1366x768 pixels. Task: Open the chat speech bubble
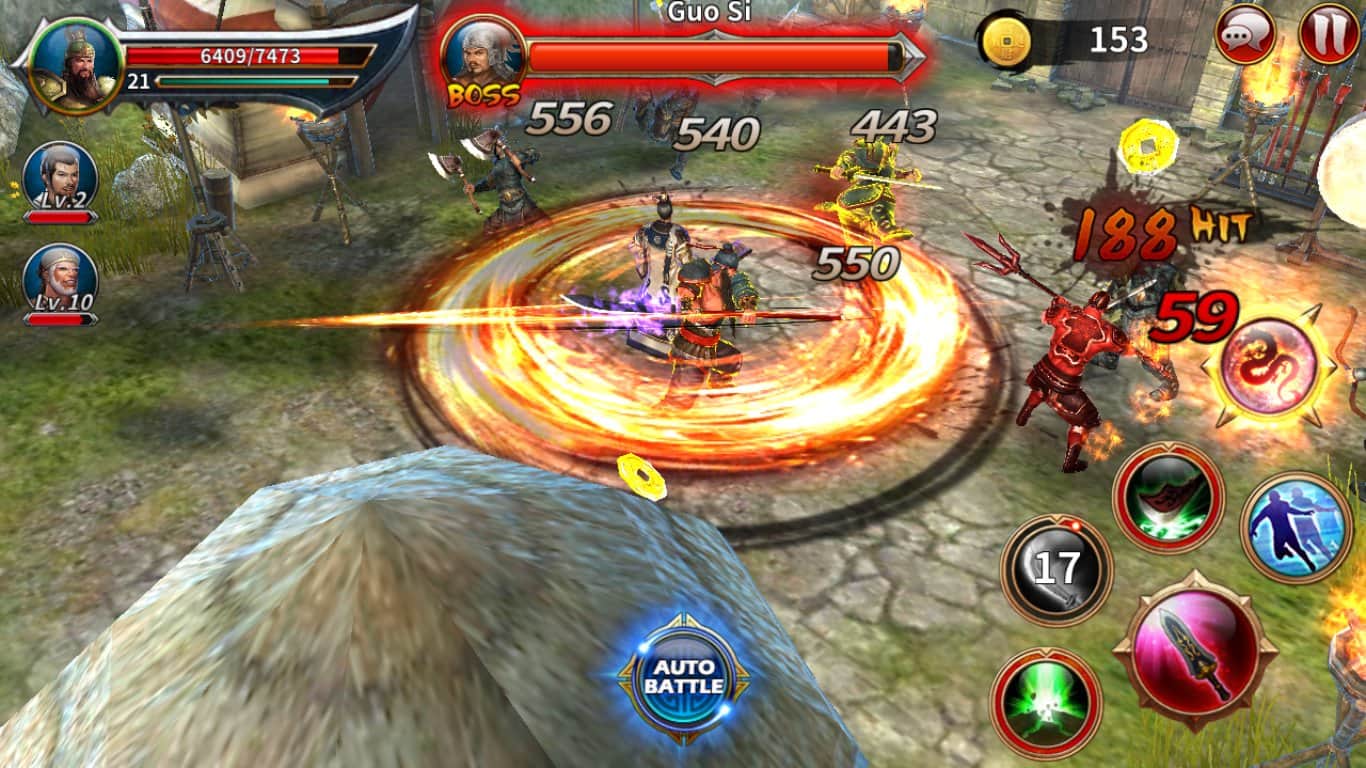tap(1244, 35)
